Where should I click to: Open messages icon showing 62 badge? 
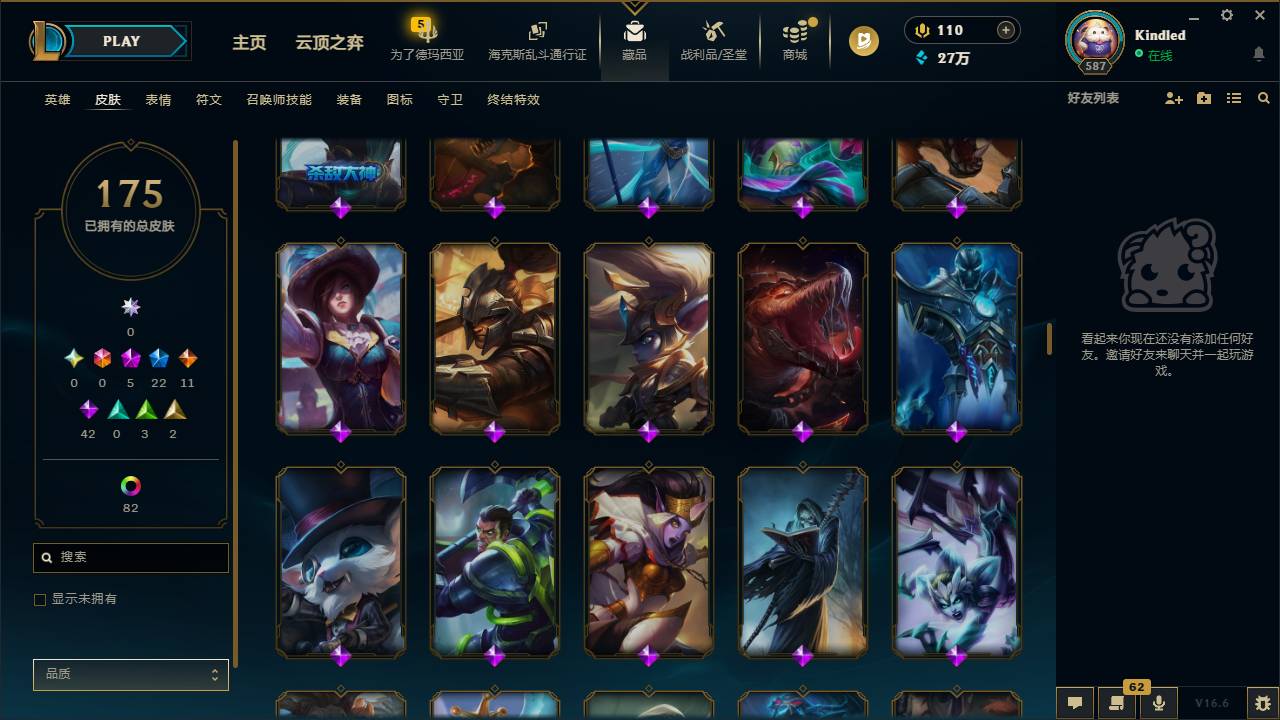[1115, 703]
